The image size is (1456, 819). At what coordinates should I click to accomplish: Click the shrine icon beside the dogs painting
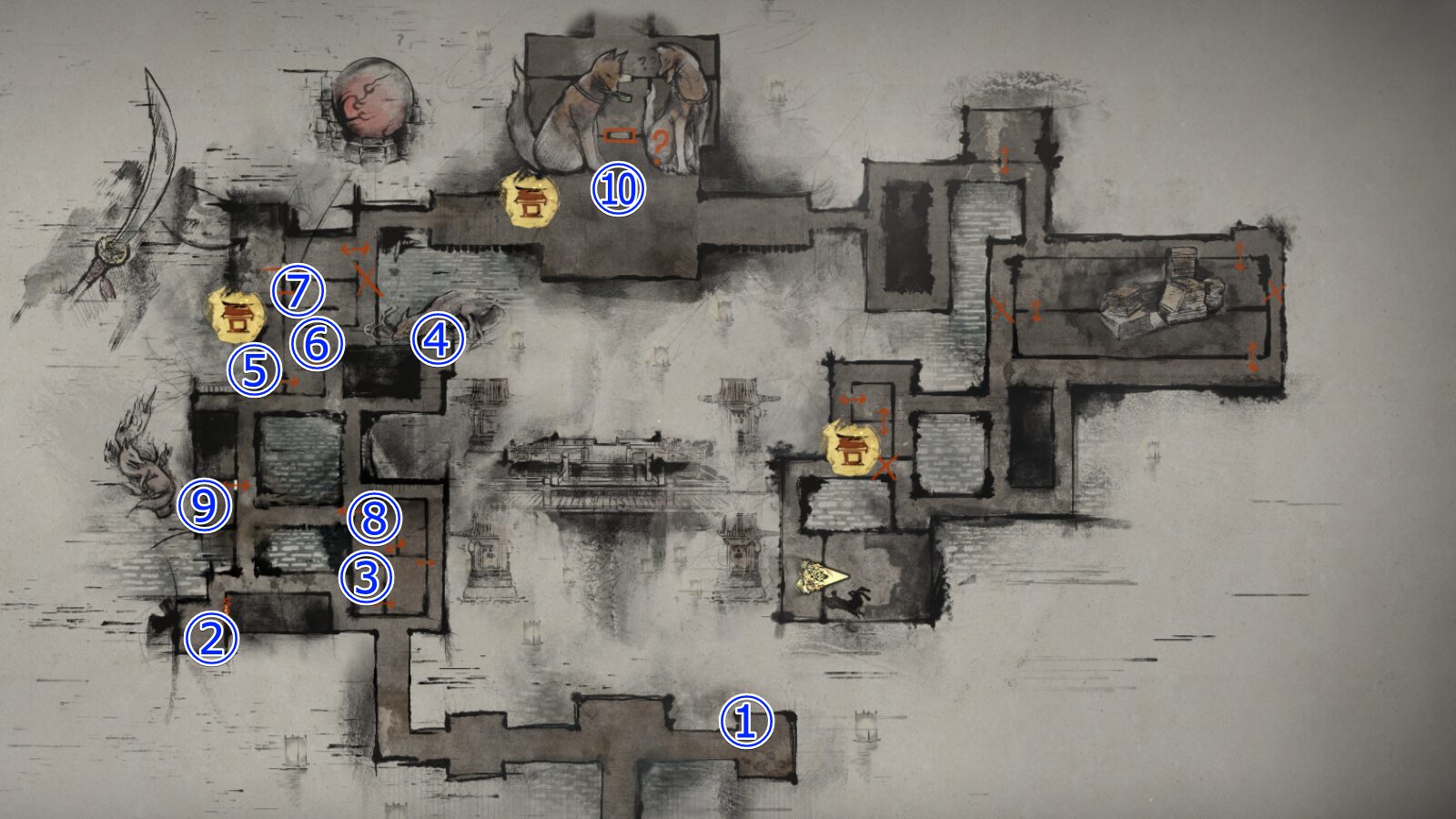tap(531, 198)
